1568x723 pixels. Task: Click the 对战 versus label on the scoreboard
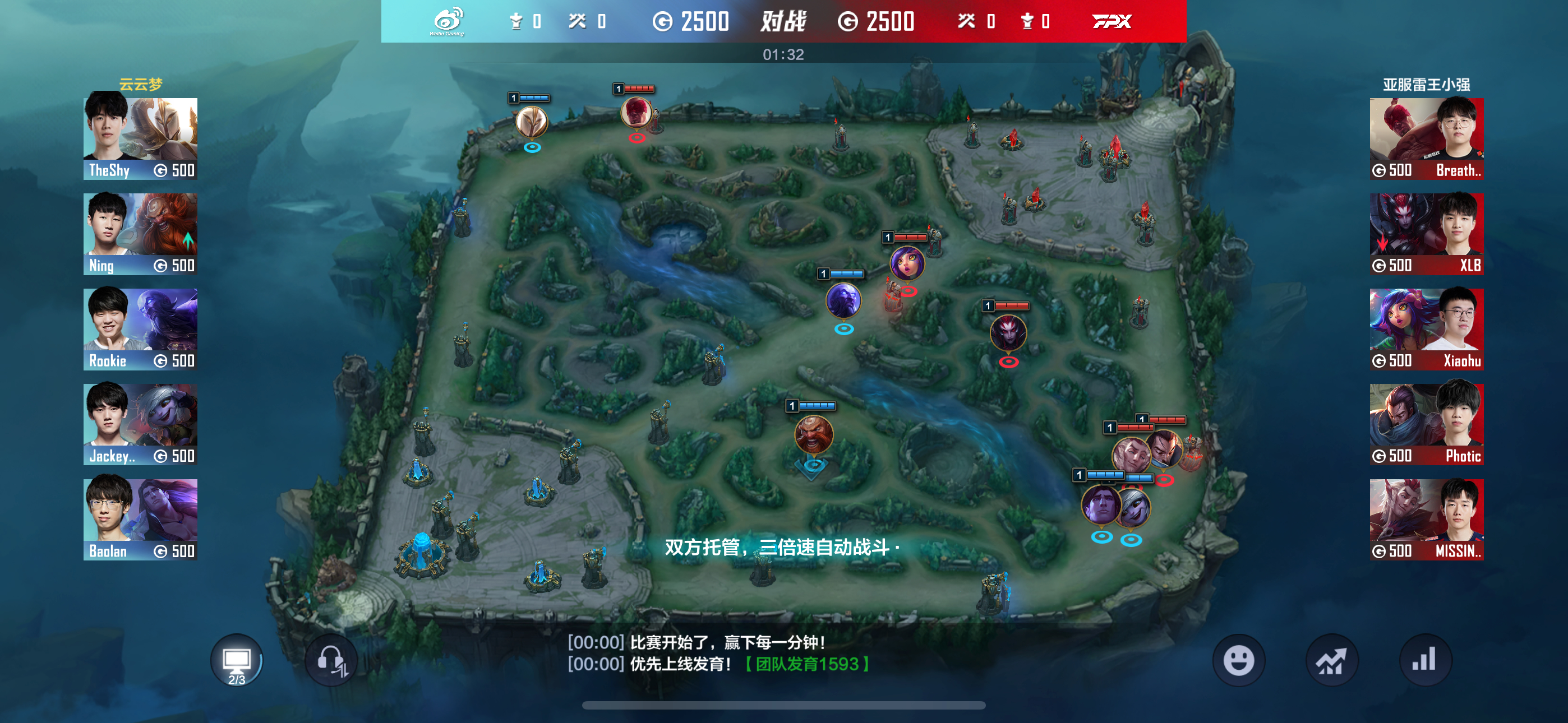click(783, 21)
